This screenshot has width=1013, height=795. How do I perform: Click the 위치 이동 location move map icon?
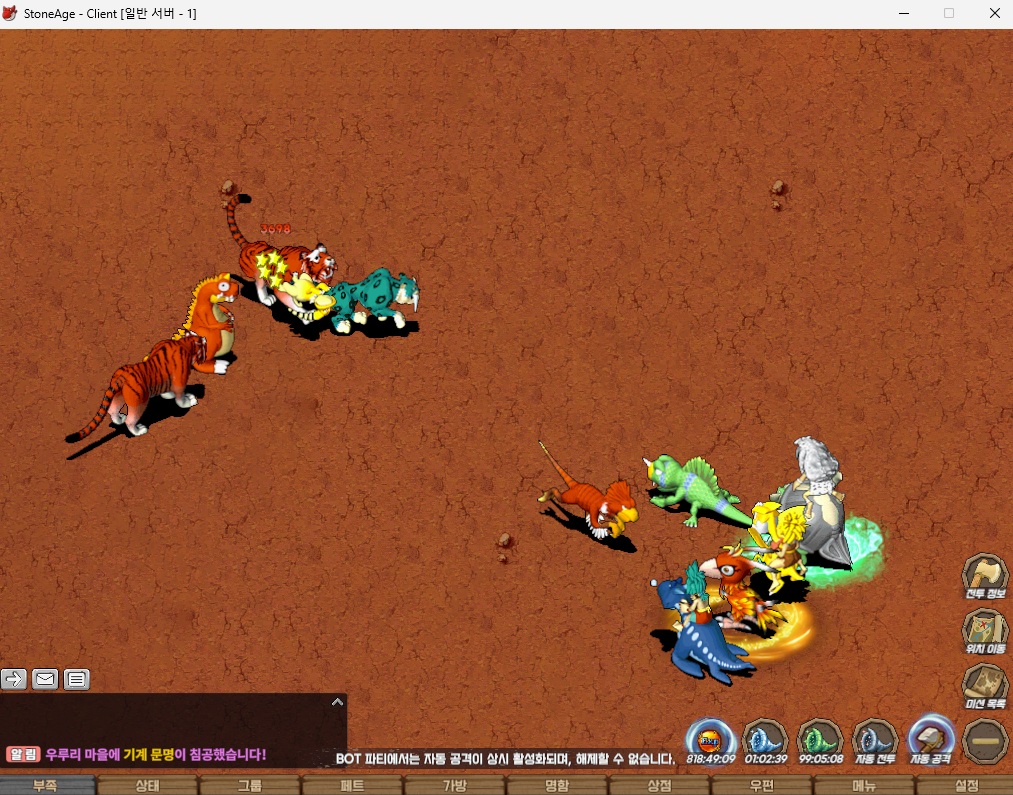(984, 632)
